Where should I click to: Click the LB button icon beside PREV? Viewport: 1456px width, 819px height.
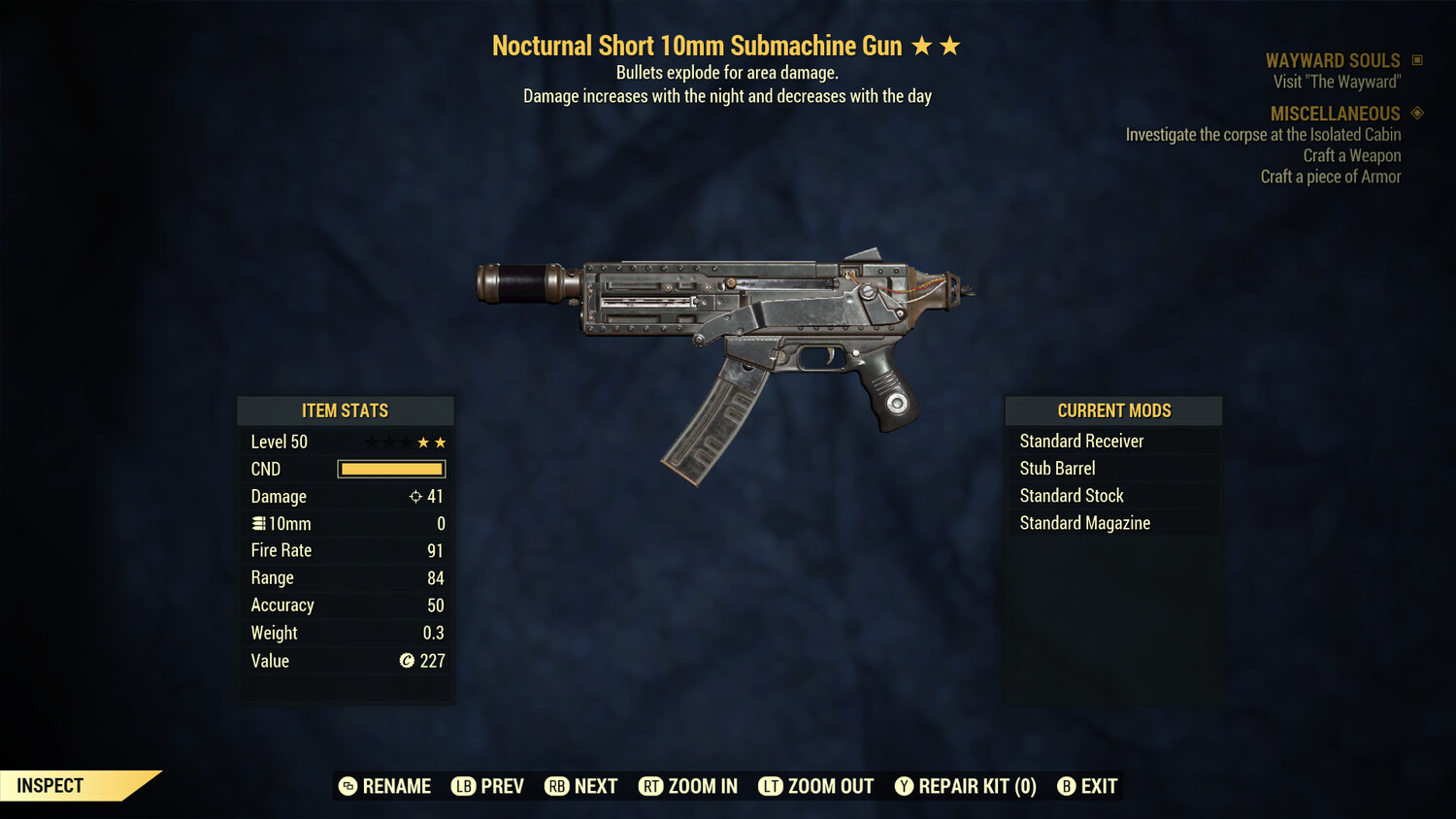coord(463,786)
